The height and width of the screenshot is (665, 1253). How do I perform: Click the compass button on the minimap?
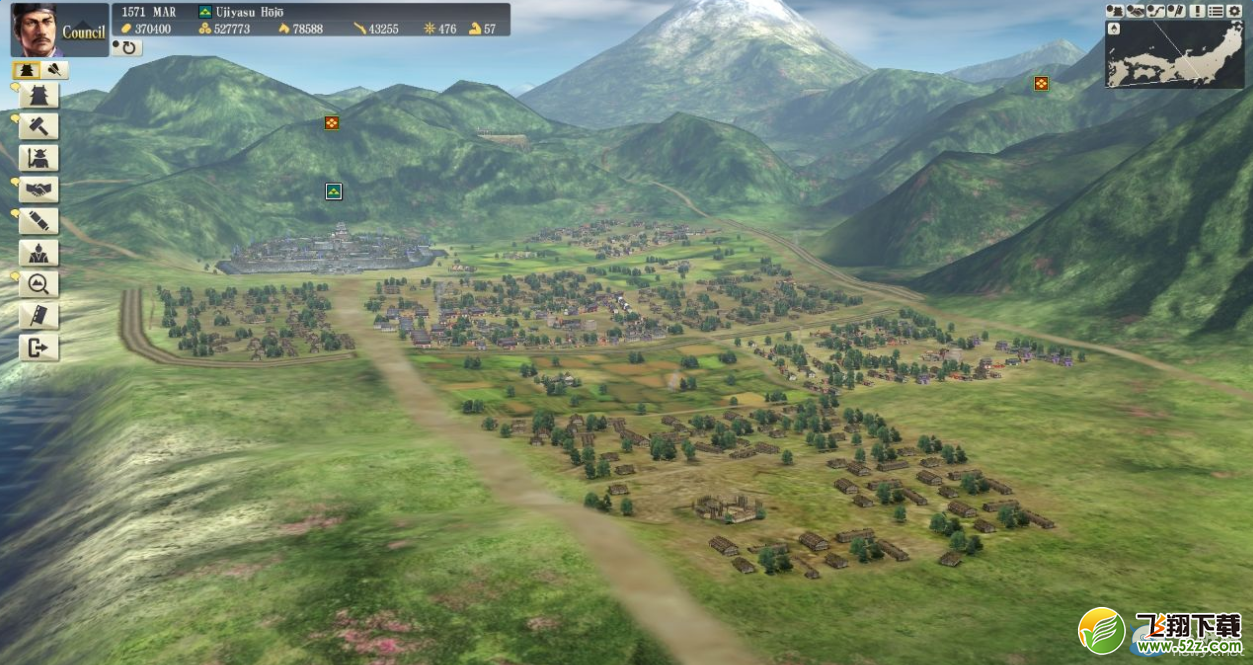click(1115, 29)
